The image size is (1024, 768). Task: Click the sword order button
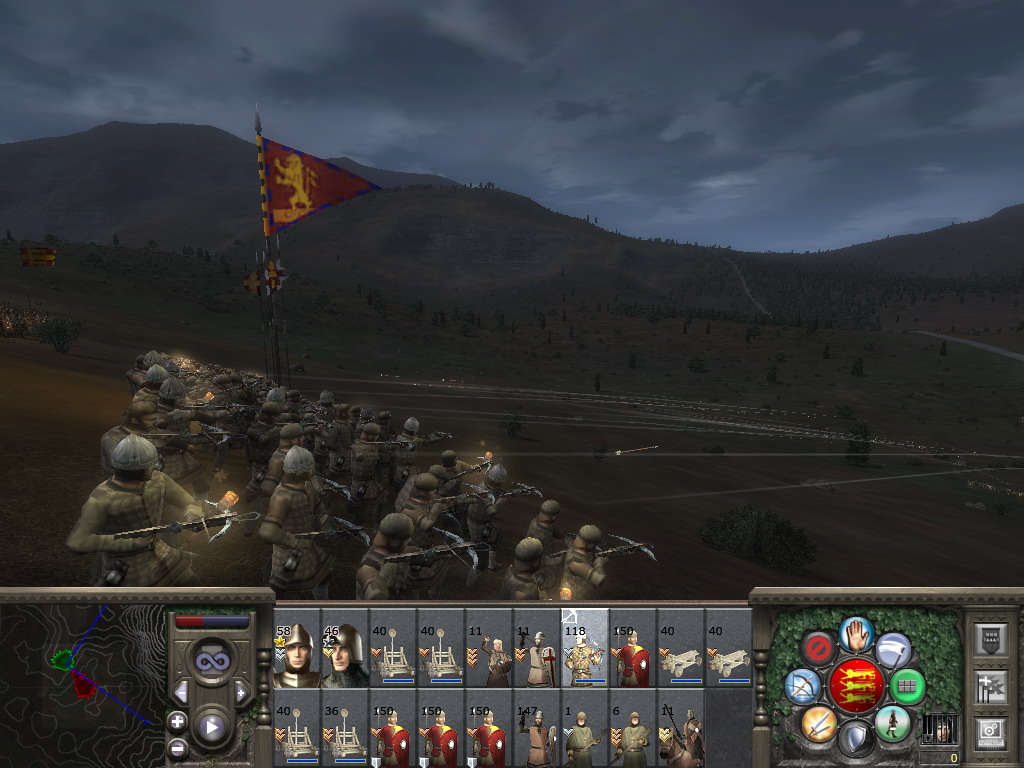(818, 722)
